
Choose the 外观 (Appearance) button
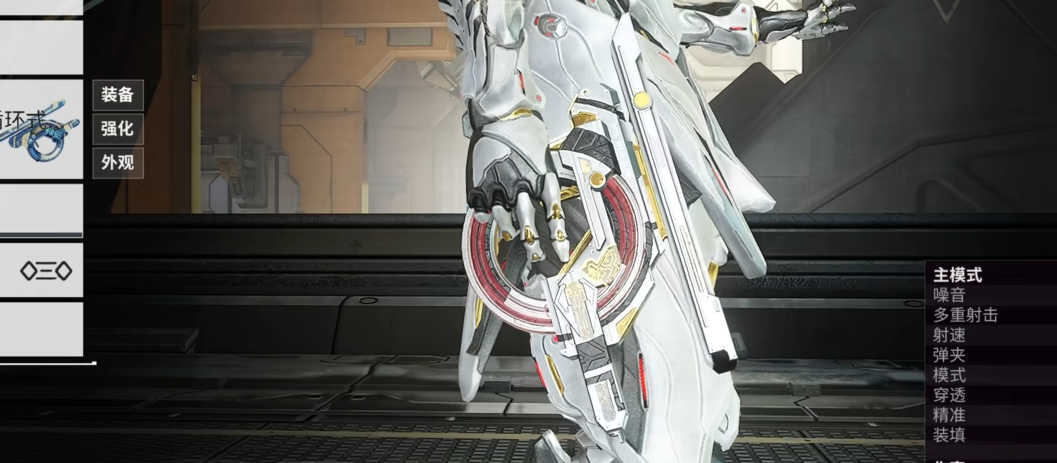point(118,162)
